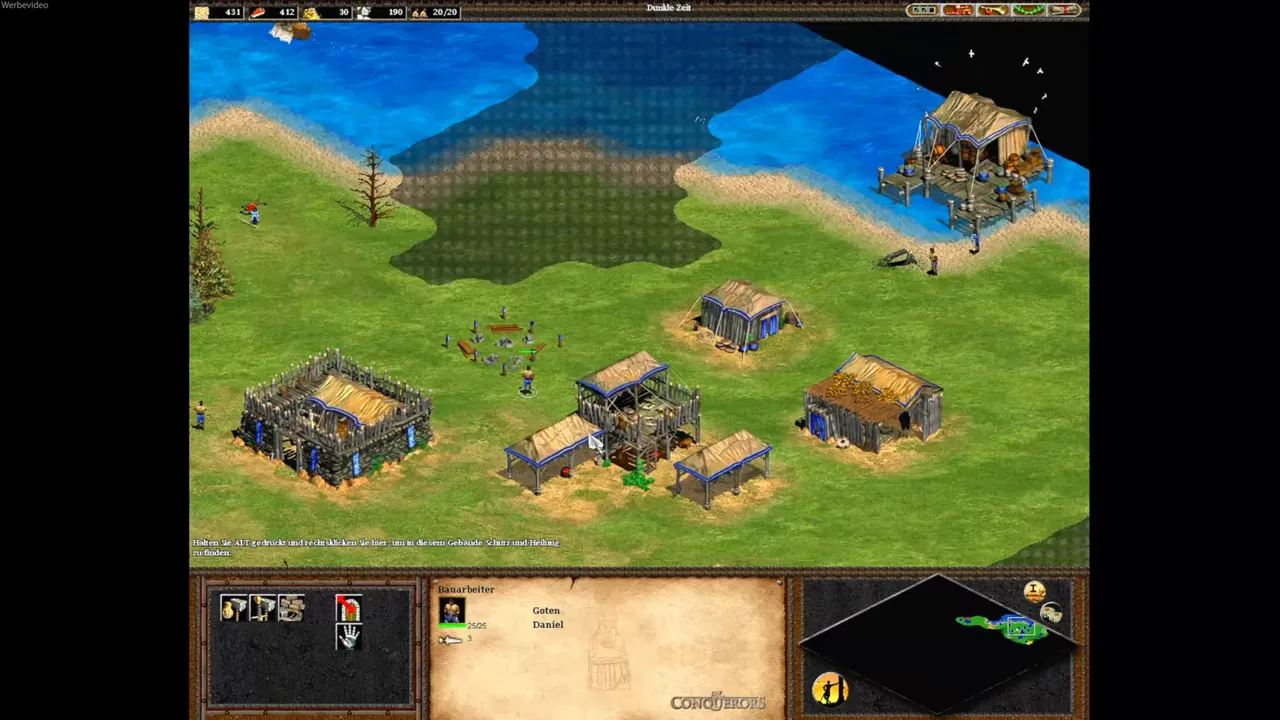Open the Diplomacy wreath icon
Viewport: 1280px width, 720px height.
[x=1028, y=10]
